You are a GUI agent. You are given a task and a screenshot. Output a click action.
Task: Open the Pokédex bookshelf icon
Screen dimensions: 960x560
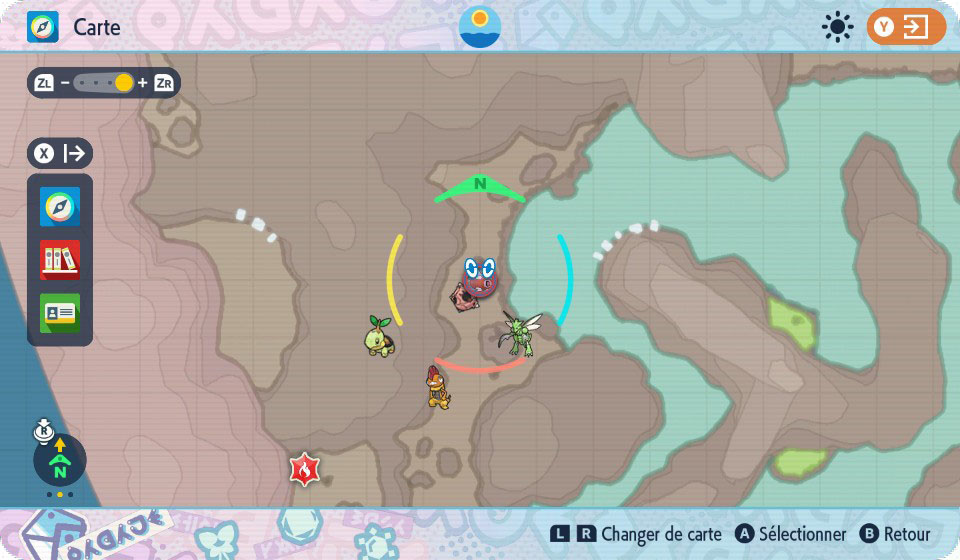point(60,260)
